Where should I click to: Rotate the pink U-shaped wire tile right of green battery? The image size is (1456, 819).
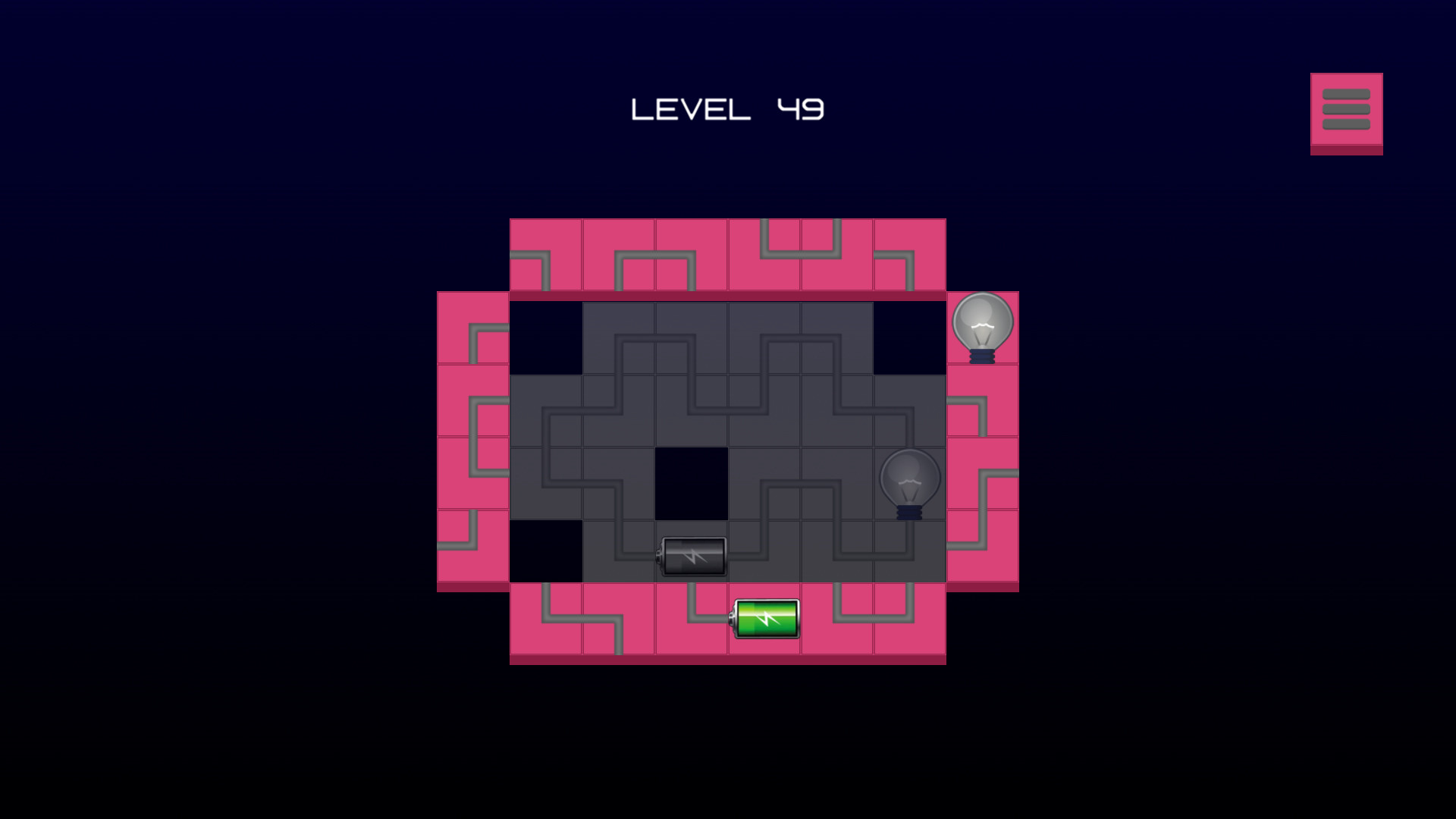coord(838,622)
